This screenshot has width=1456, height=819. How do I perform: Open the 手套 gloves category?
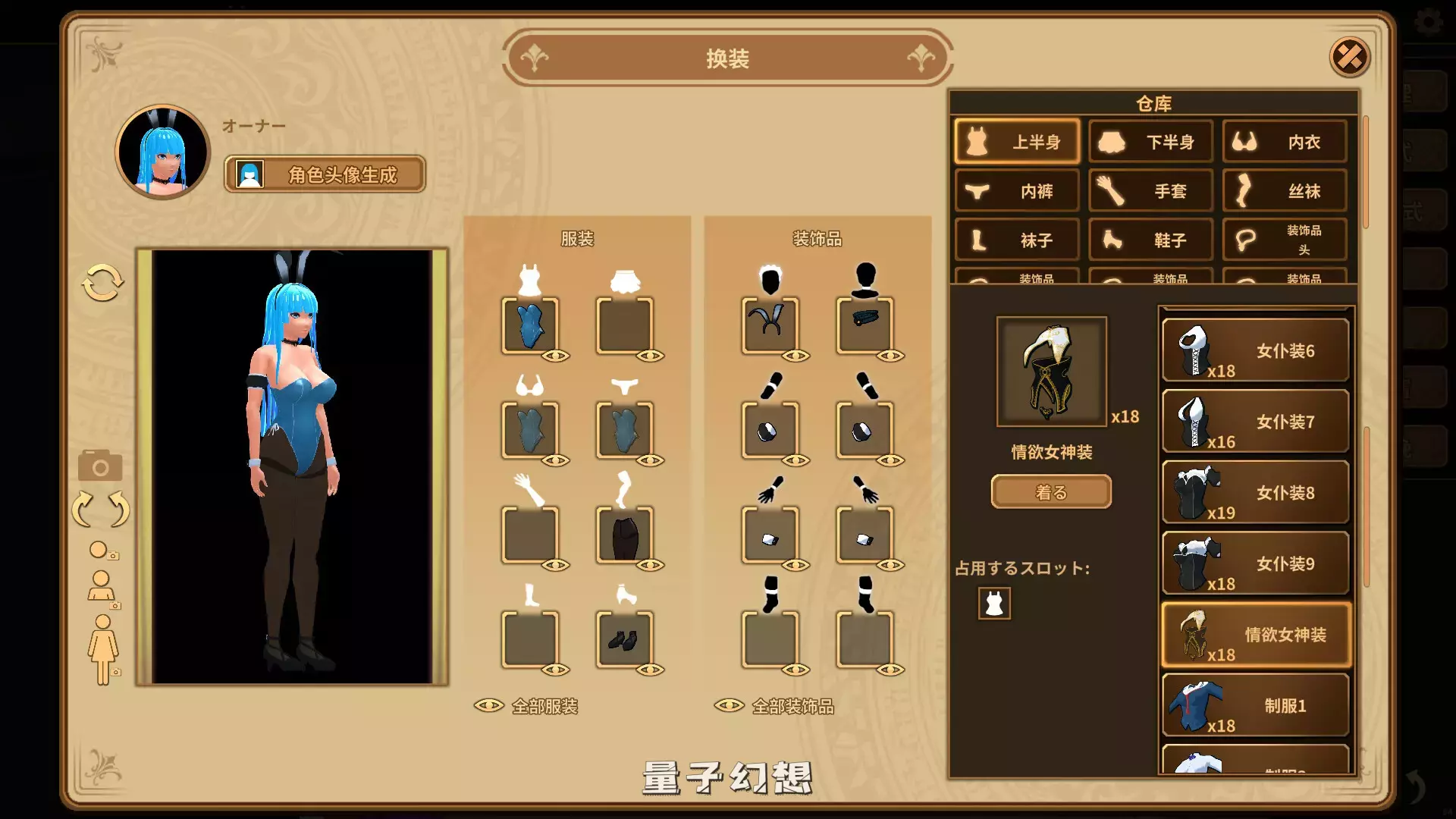(1150, 191)
